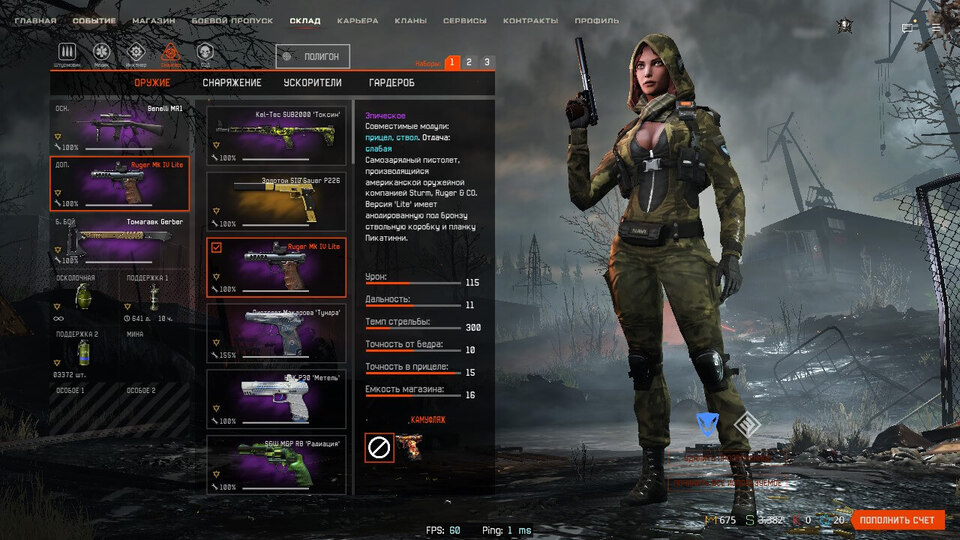This screenshot has width=960, height=540.
Task: Open the Боевой пропуск battle pass
Action: point(233,20)
